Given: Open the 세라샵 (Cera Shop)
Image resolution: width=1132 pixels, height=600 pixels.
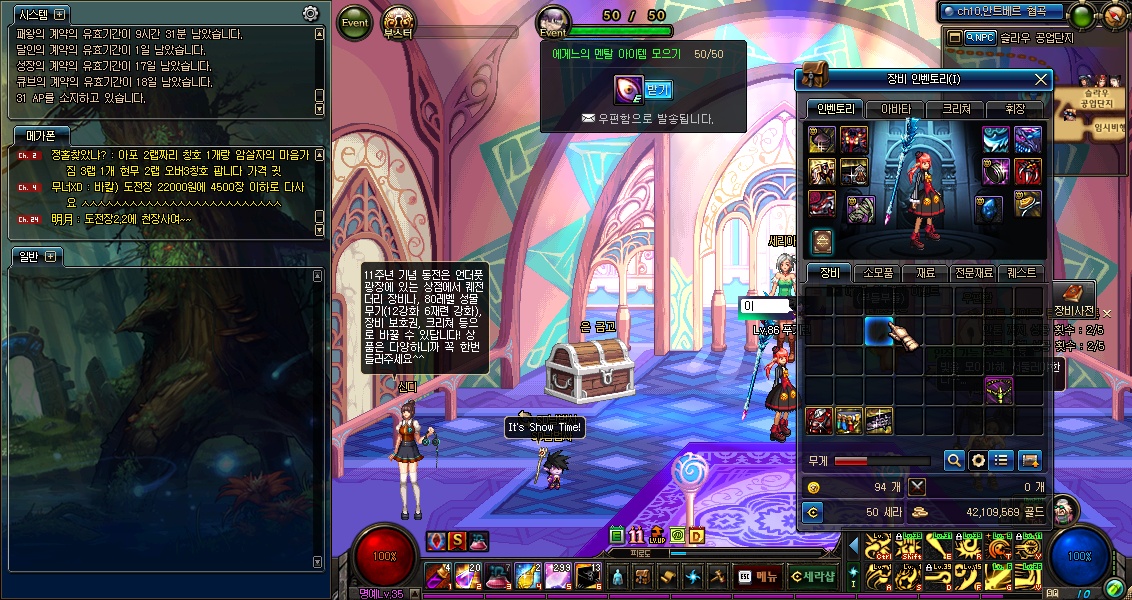Looking at the screenshot, I should click(x=812, y=576).
